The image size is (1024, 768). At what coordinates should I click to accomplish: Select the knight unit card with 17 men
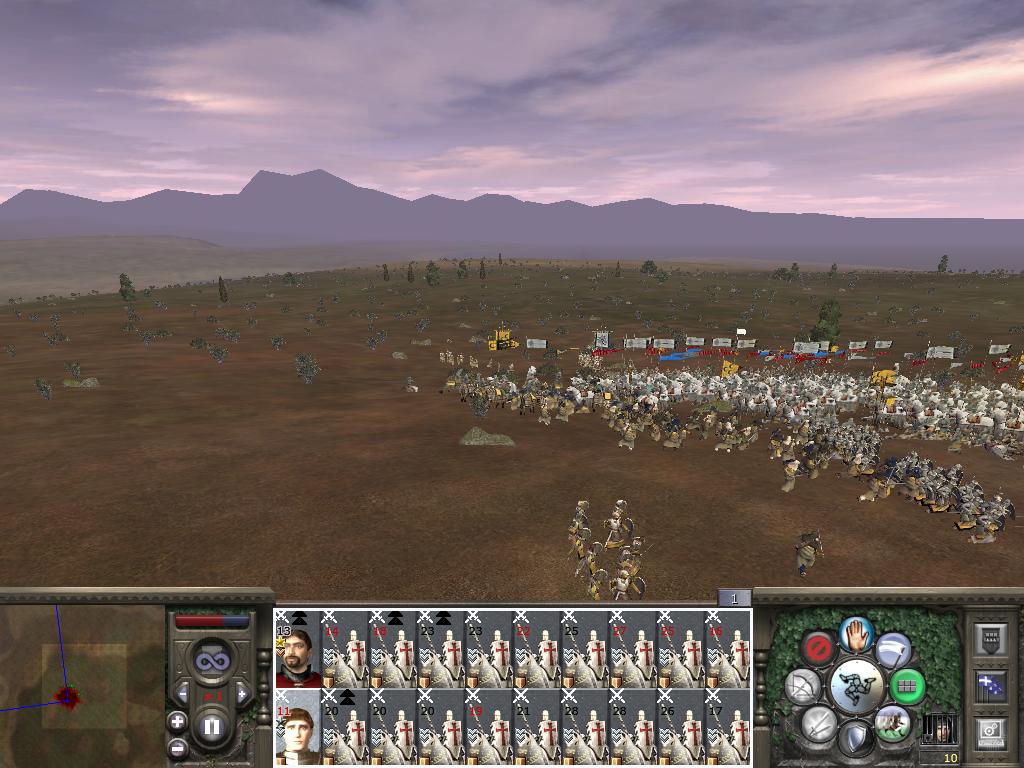pos(728,730)
